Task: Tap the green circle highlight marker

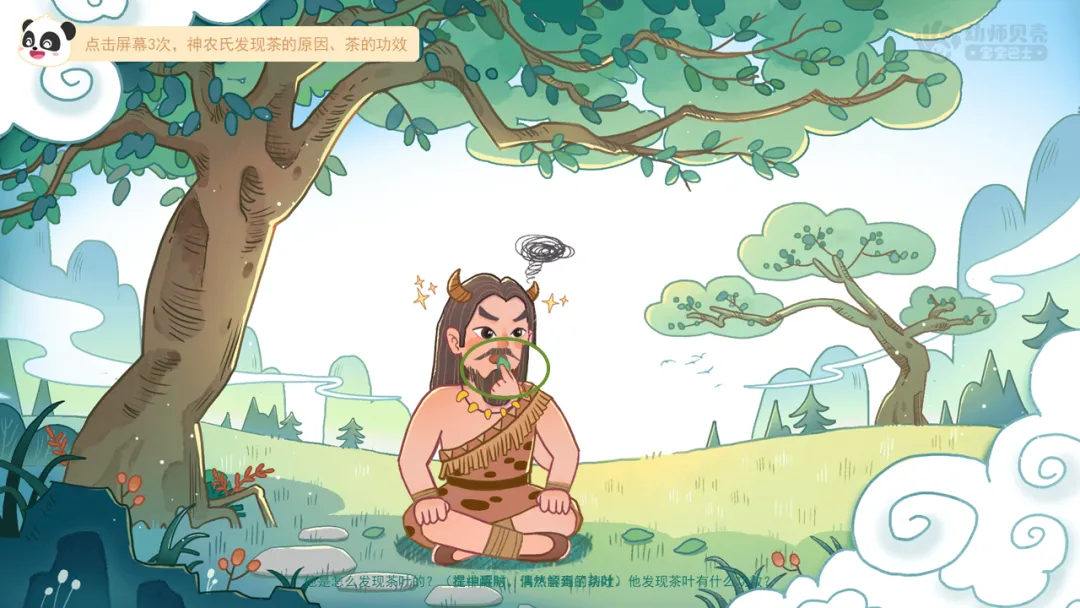Action: 505,366
